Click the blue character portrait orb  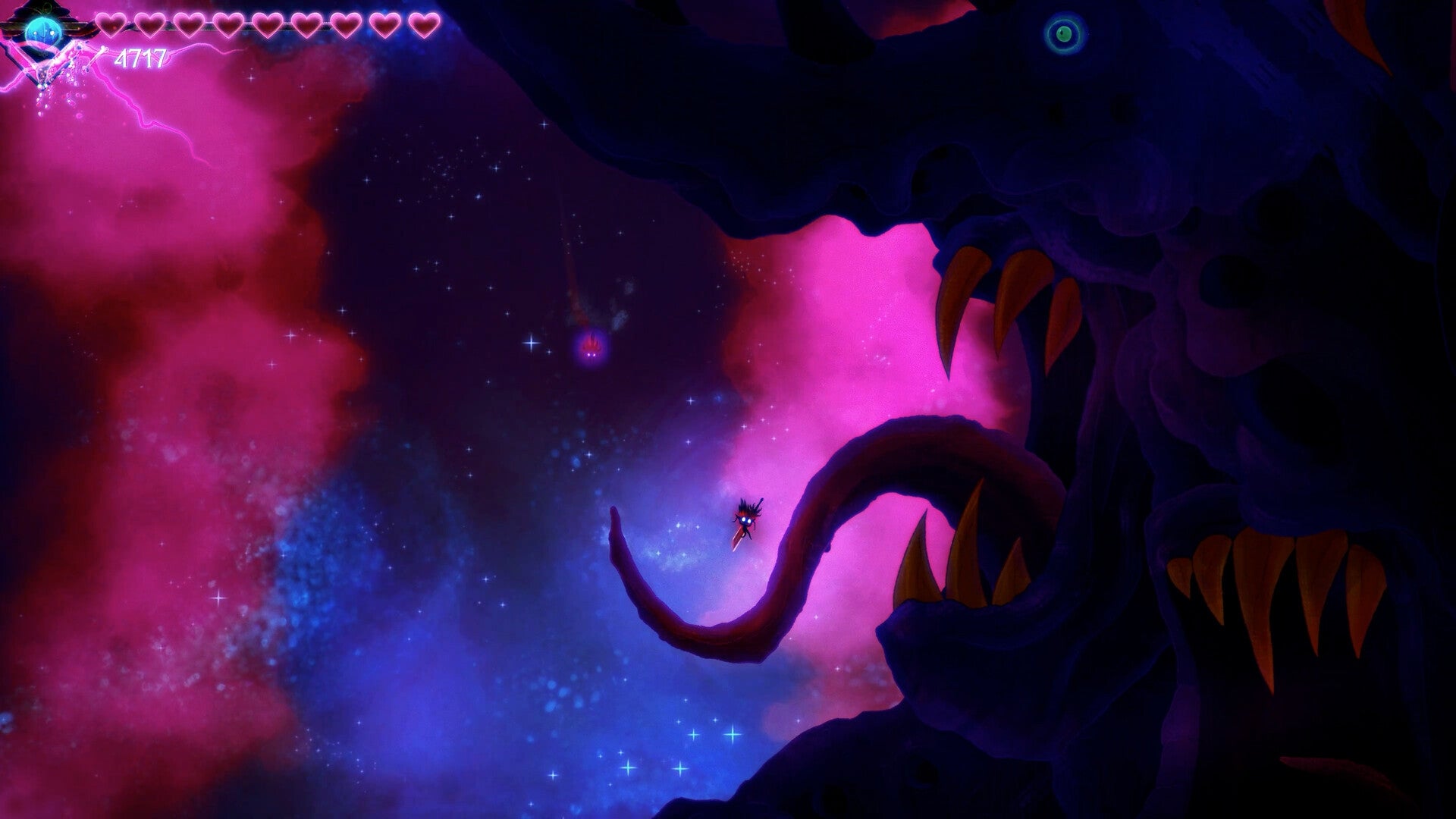pos(44,29)
